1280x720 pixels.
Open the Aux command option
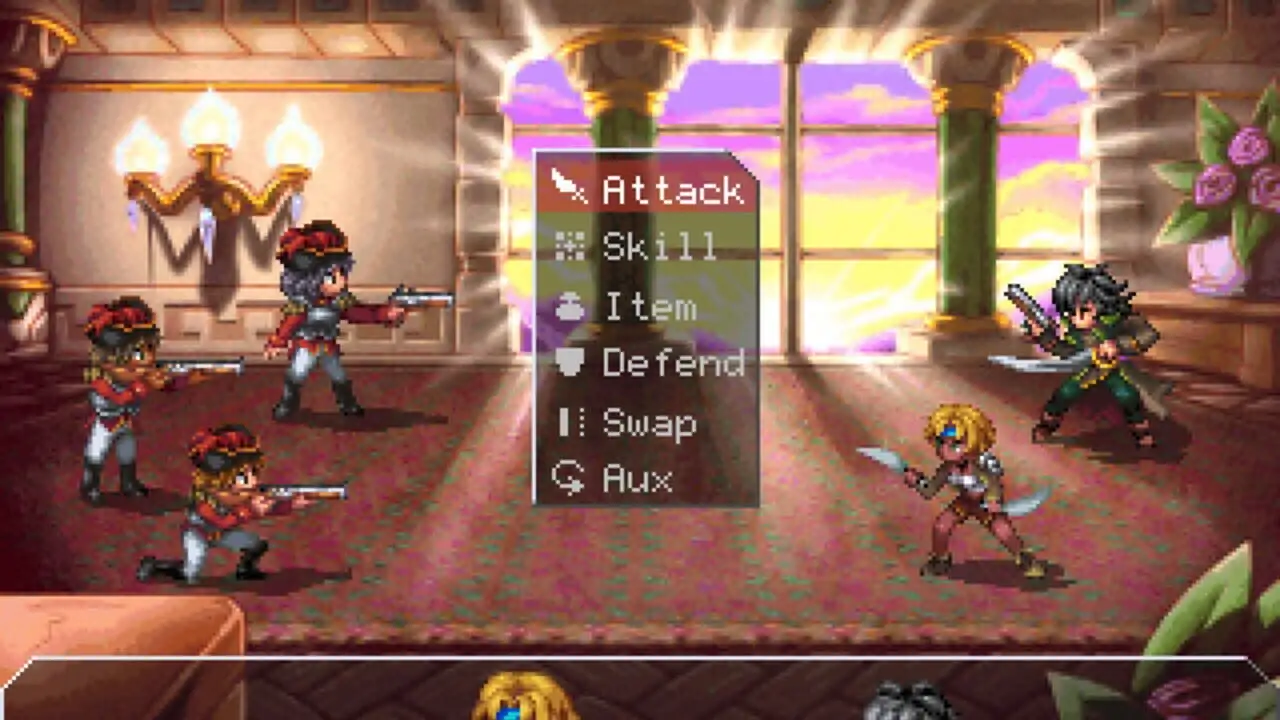coord(647,479)
